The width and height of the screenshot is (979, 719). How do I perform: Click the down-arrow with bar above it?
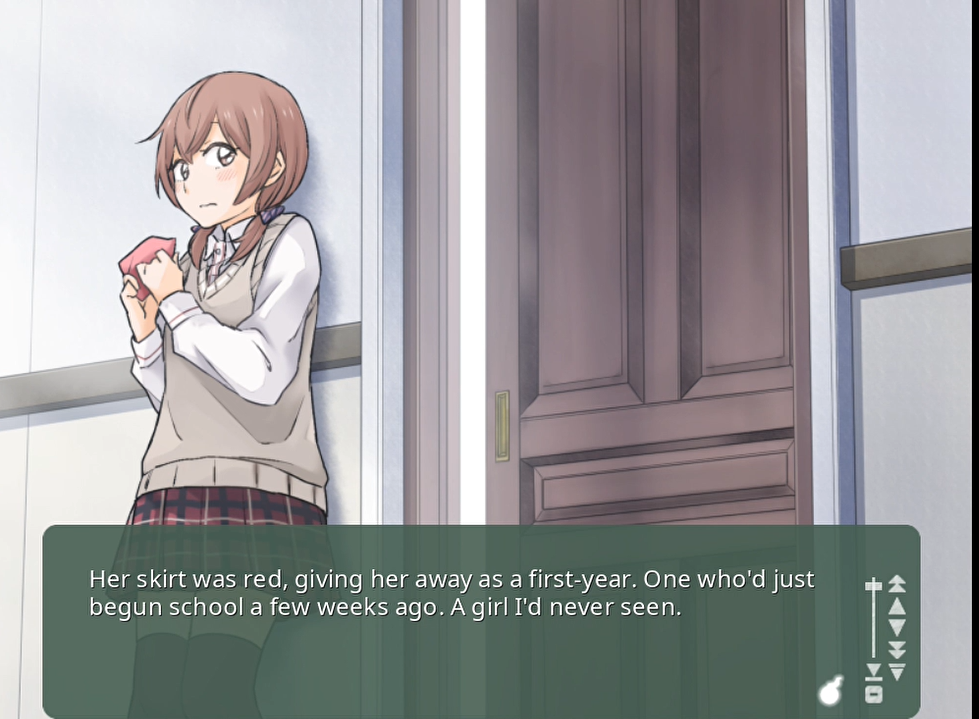897,671
